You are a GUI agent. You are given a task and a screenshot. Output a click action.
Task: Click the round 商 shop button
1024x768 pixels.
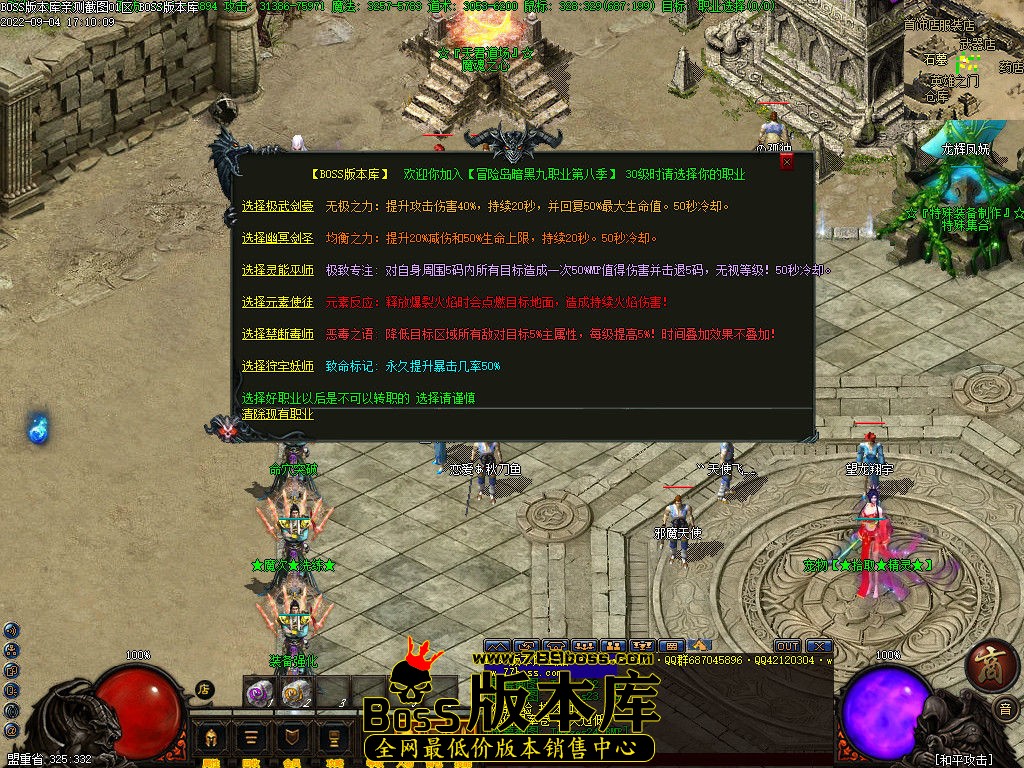991,665
